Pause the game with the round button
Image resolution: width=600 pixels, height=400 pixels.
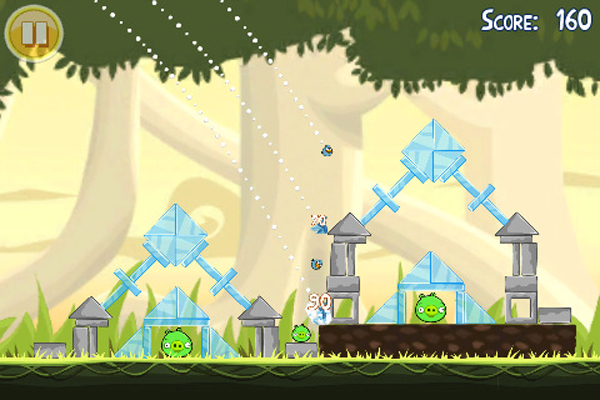33,33
